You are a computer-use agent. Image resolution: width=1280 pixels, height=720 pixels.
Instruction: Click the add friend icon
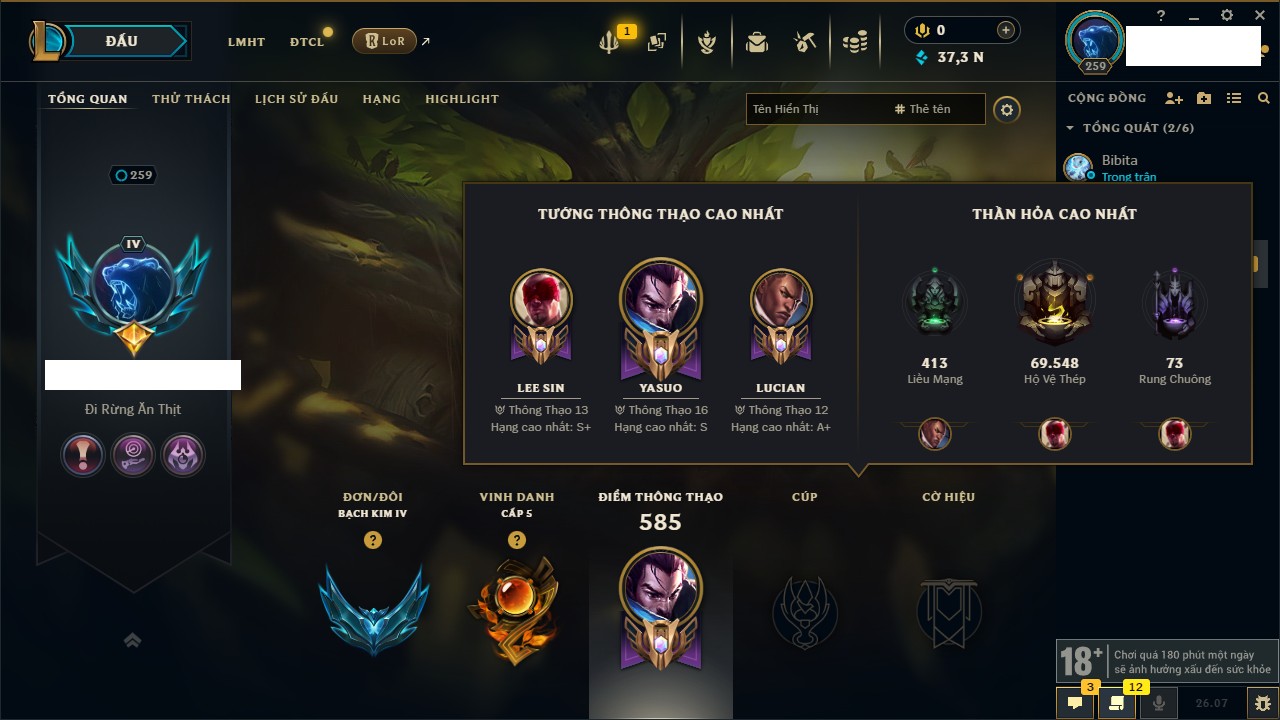(x=1174, y=98)
